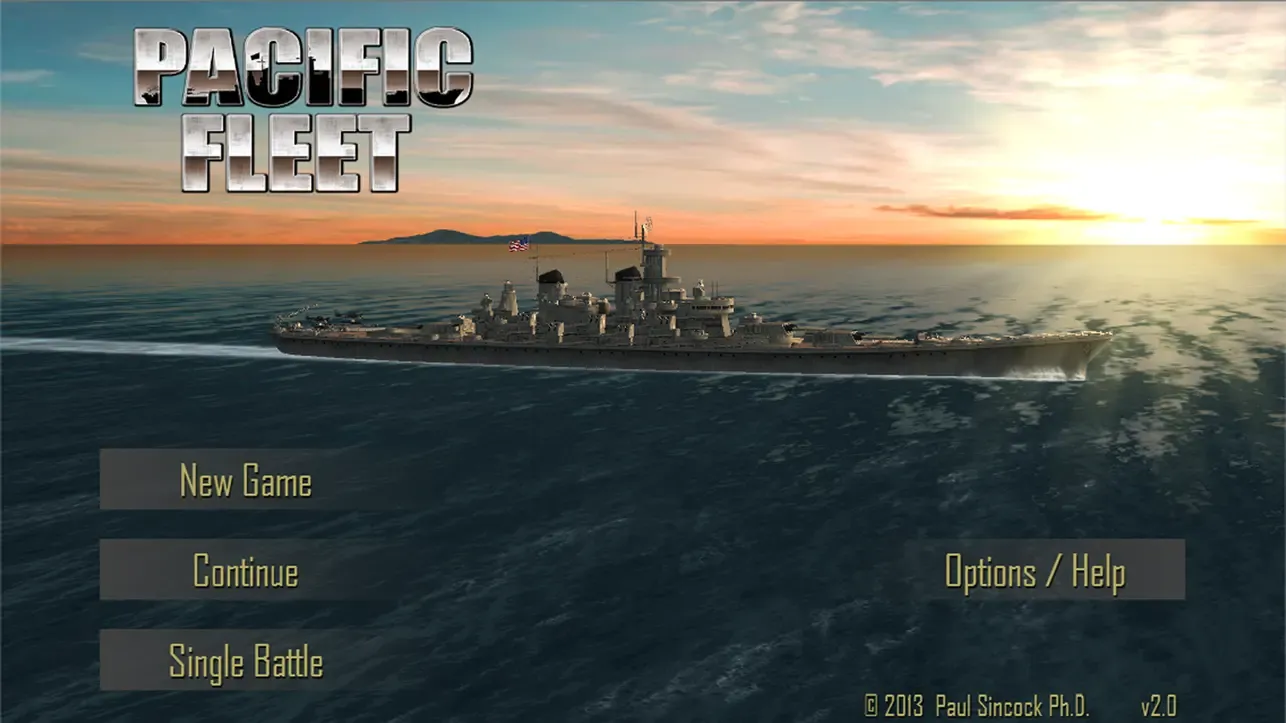Select the Continue menu option
1286x723 pixels.
click(x=245, y=571)
